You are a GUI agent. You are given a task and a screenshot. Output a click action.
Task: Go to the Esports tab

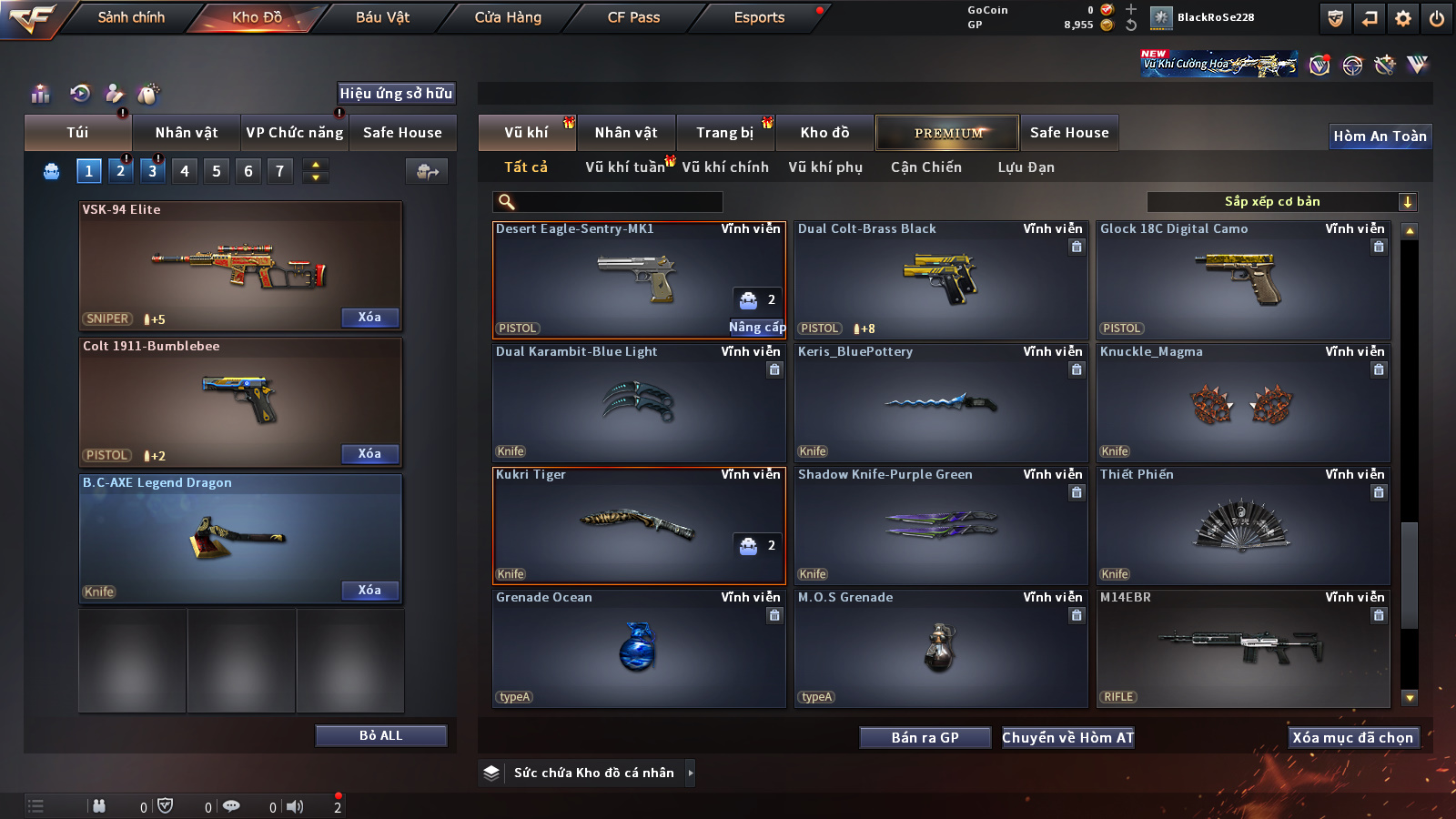pos(759,17)
